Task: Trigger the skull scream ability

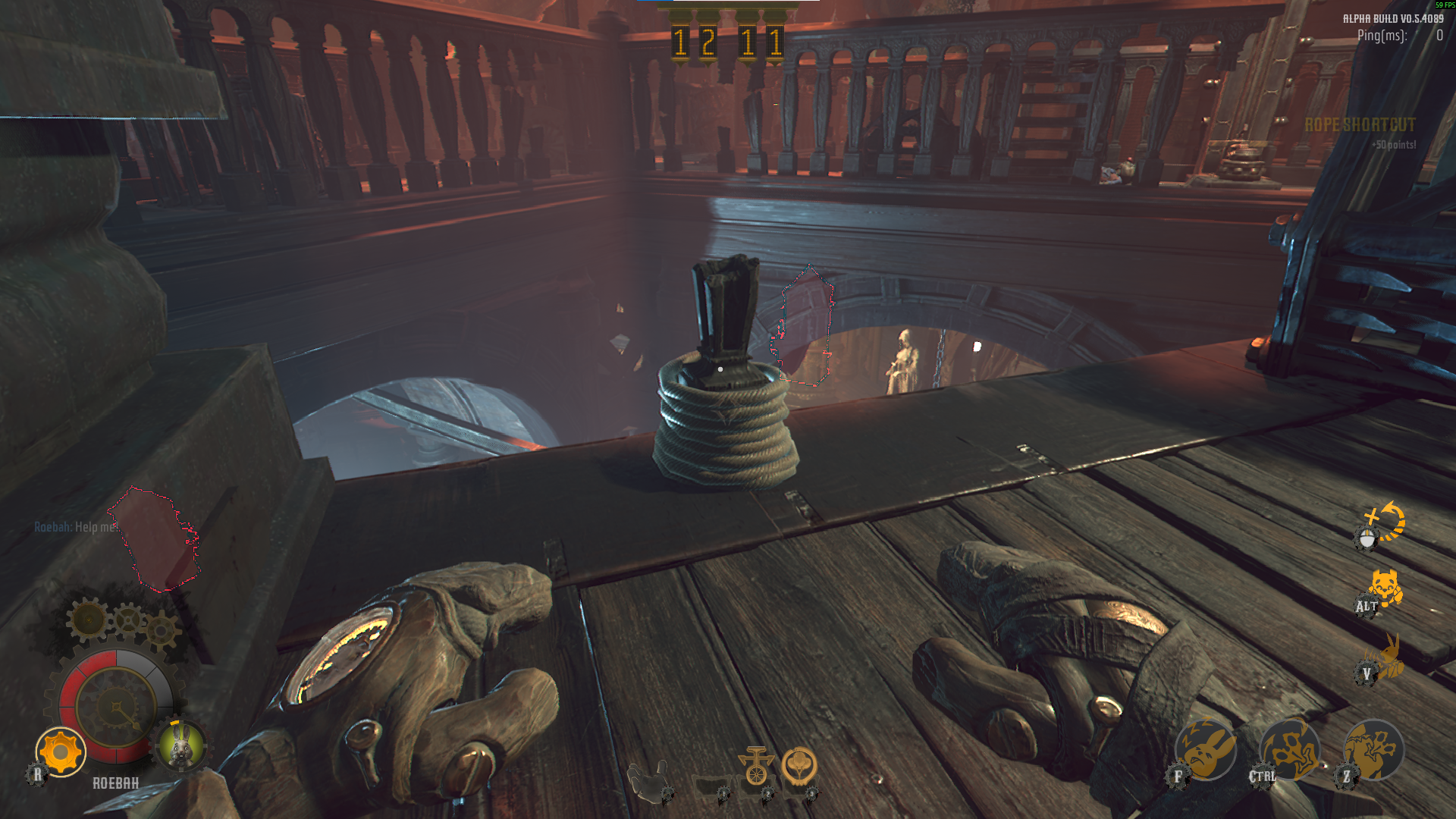Action: coord(1373,750)
